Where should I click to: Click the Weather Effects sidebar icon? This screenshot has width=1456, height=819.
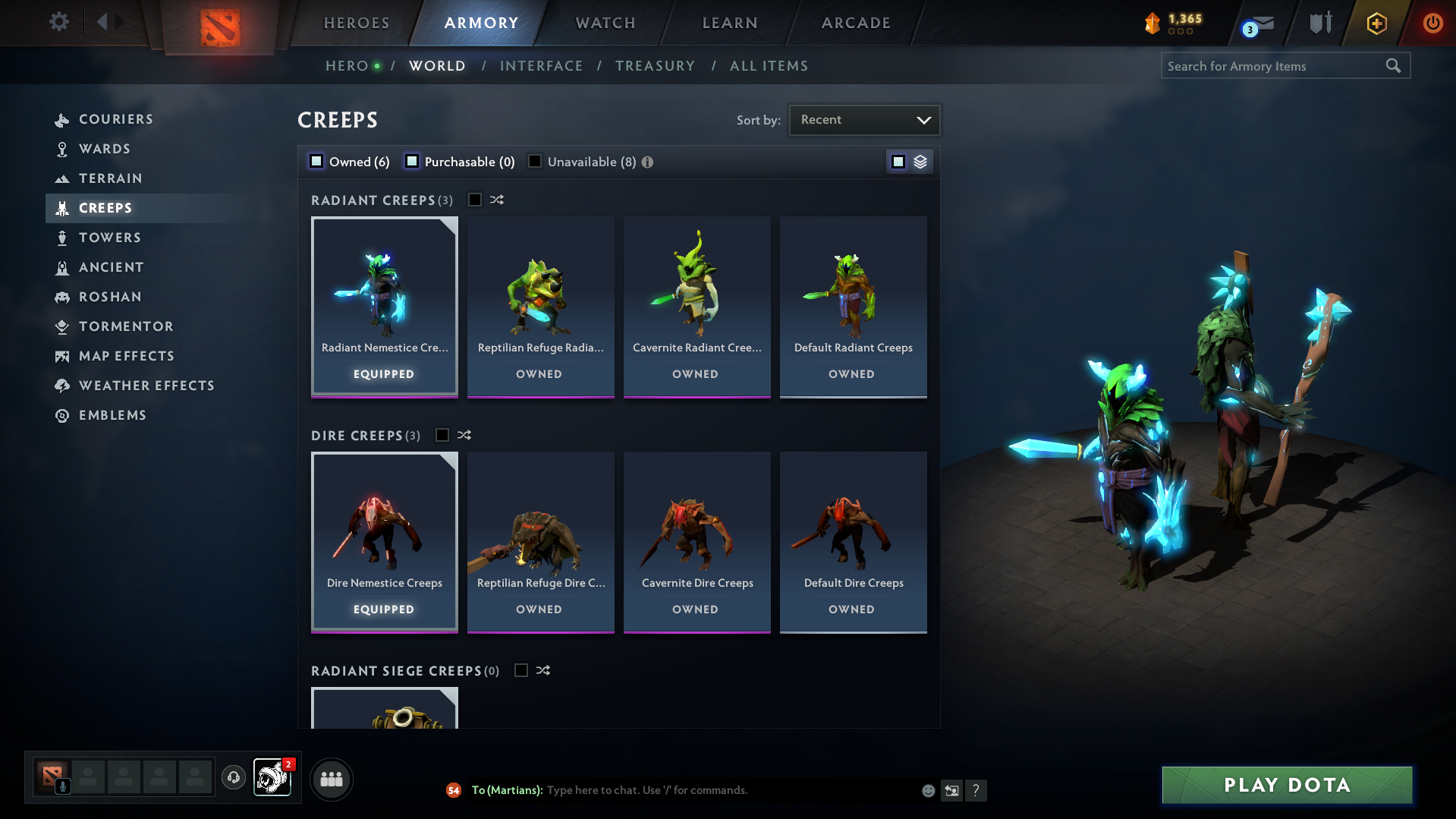pyautogui.click(x=62, y=386)
